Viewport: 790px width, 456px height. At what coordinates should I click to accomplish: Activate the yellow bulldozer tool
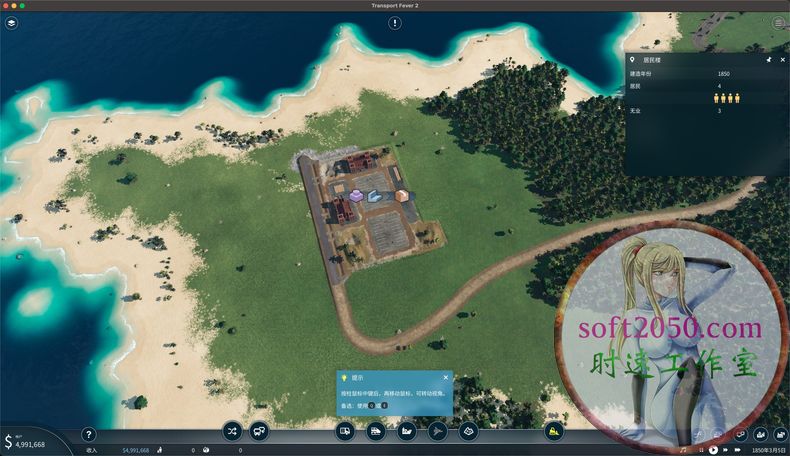coord(554,432)
